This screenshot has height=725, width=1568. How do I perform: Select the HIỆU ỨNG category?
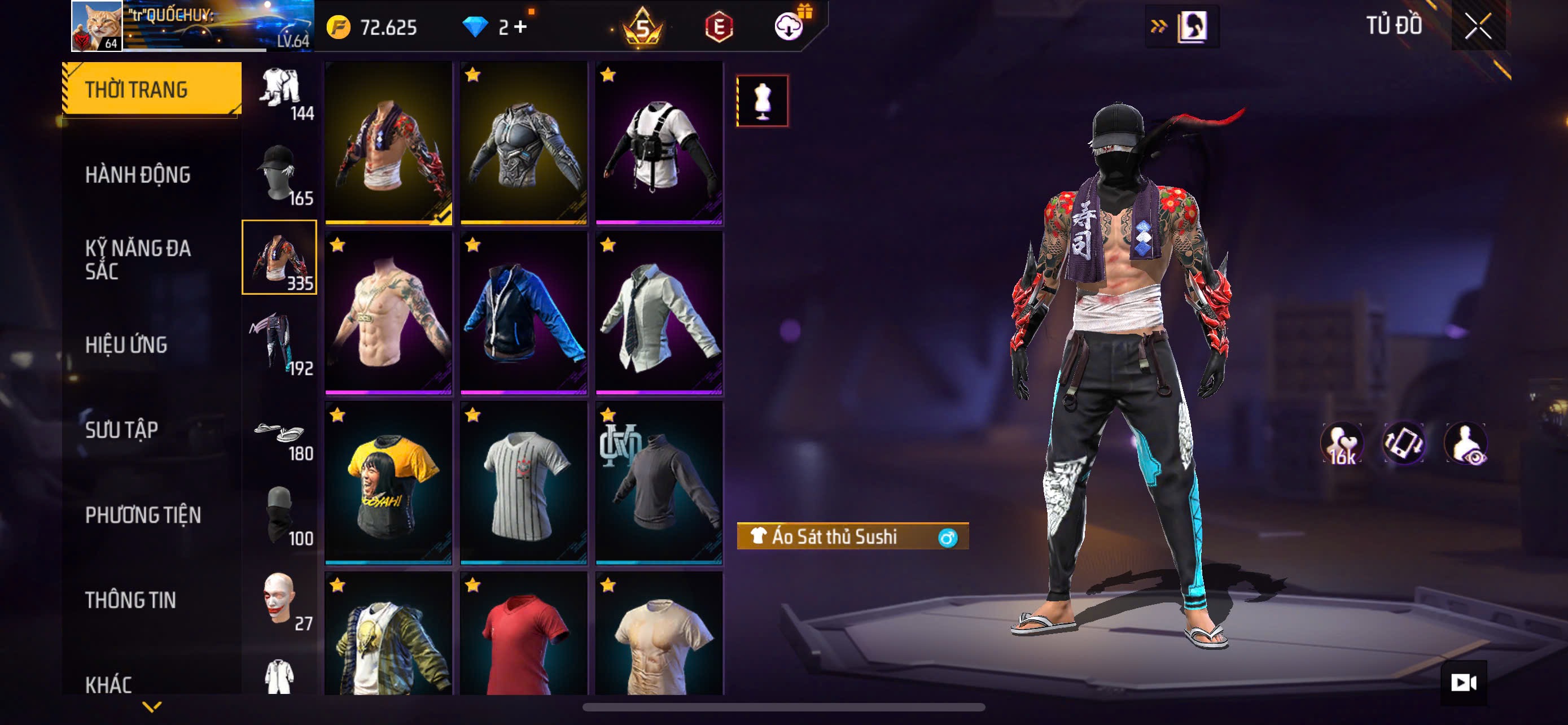[x=126, y=345]
